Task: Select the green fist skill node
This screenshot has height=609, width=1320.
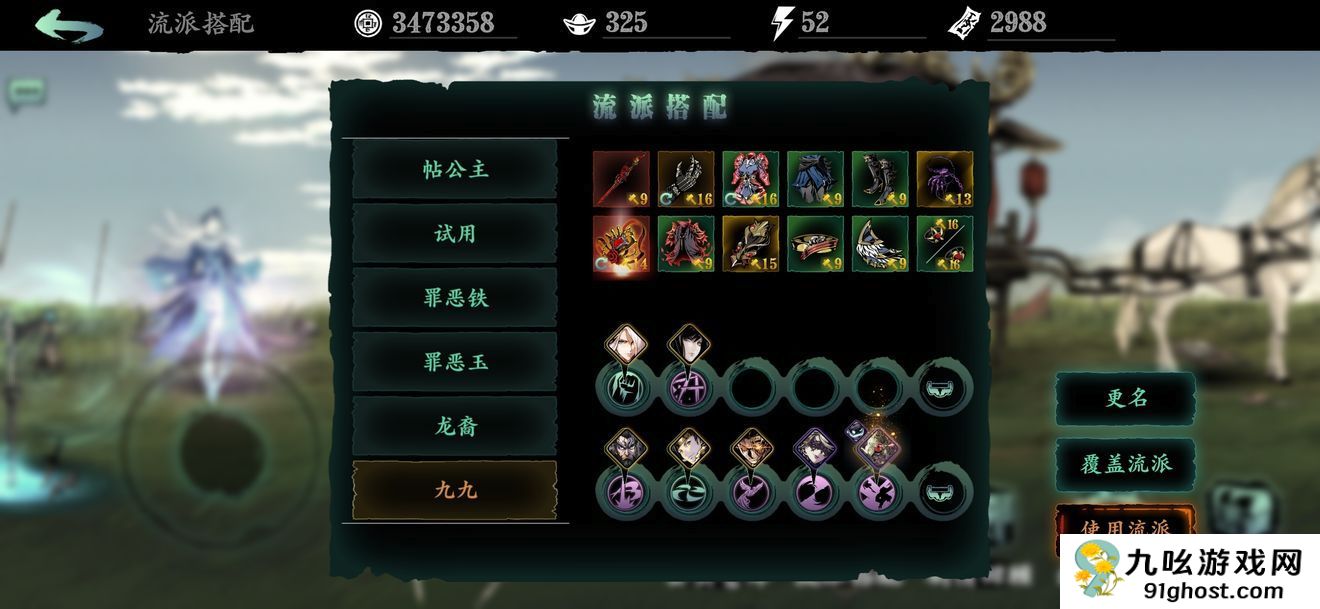Action: (x=623, y=387)
